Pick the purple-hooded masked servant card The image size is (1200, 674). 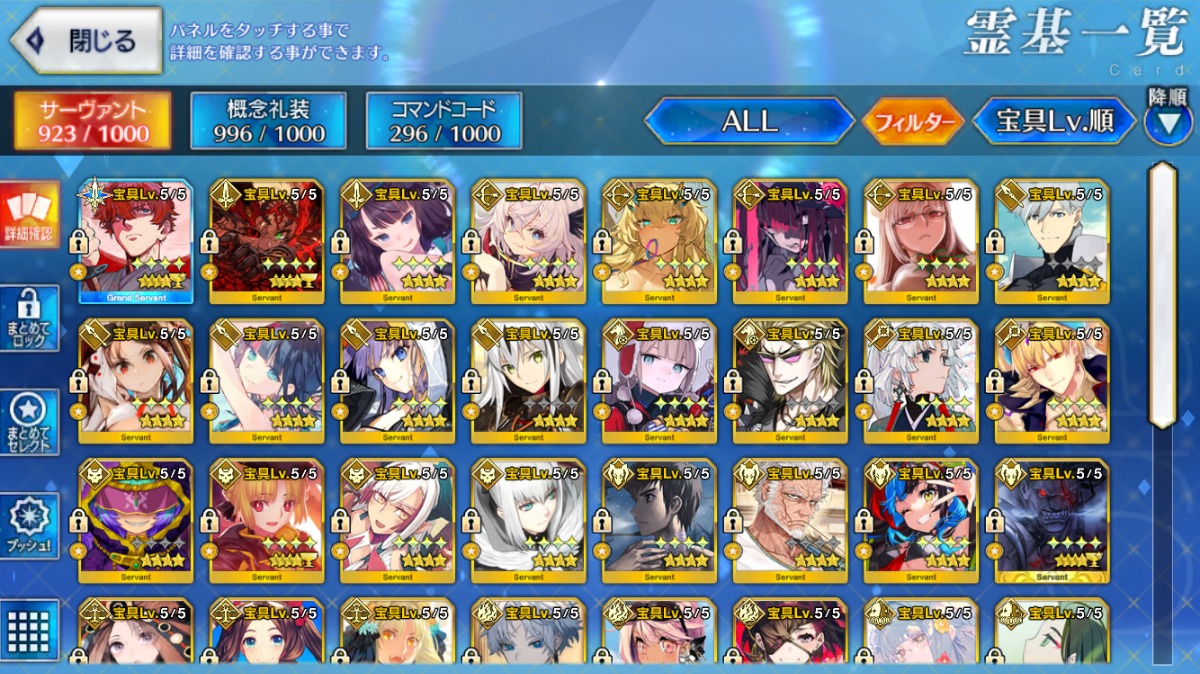click(136, 520)
